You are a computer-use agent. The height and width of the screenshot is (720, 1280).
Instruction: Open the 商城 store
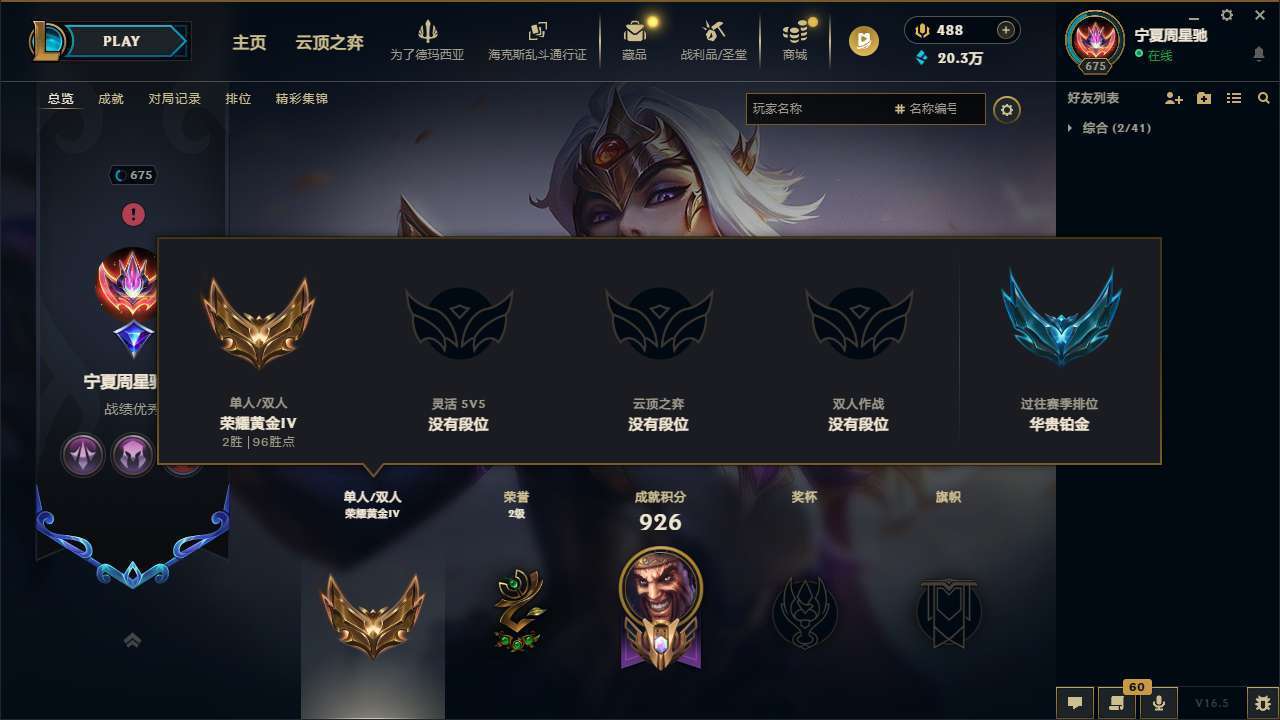[794, 42]
